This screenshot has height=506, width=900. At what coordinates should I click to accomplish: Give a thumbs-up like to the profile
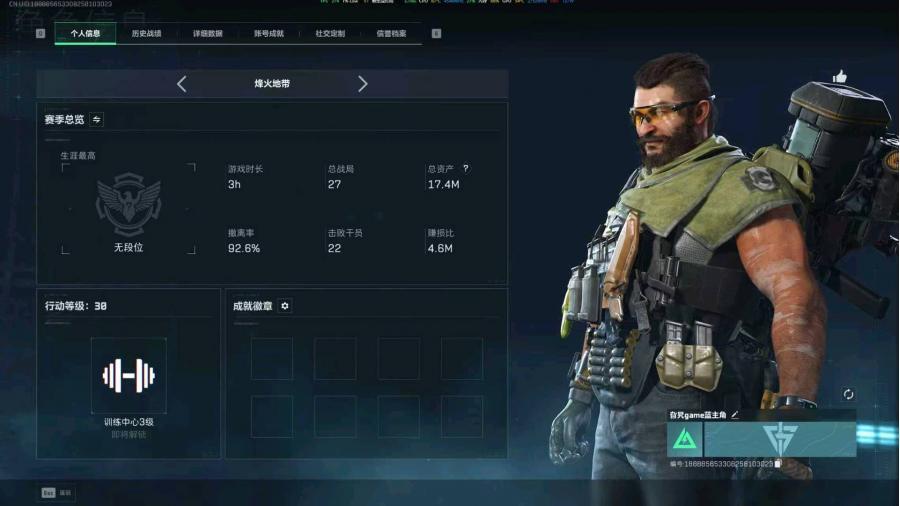tap(839, 76)
